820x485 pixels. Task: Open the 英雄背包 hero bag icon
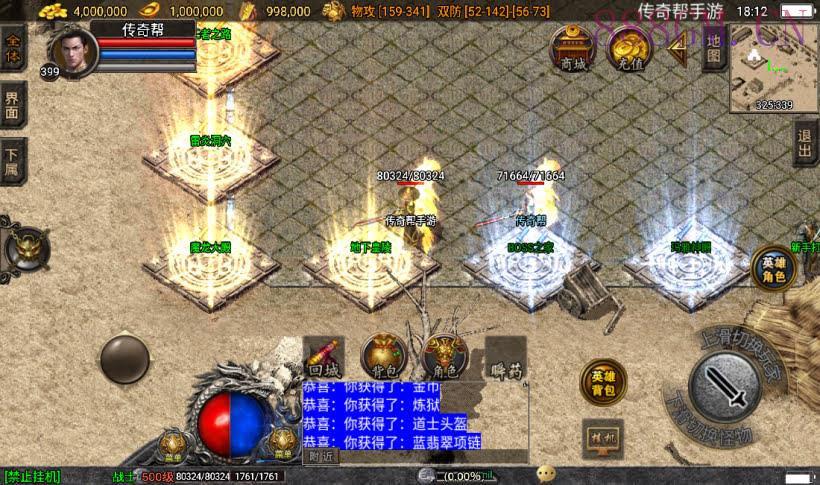602,383
